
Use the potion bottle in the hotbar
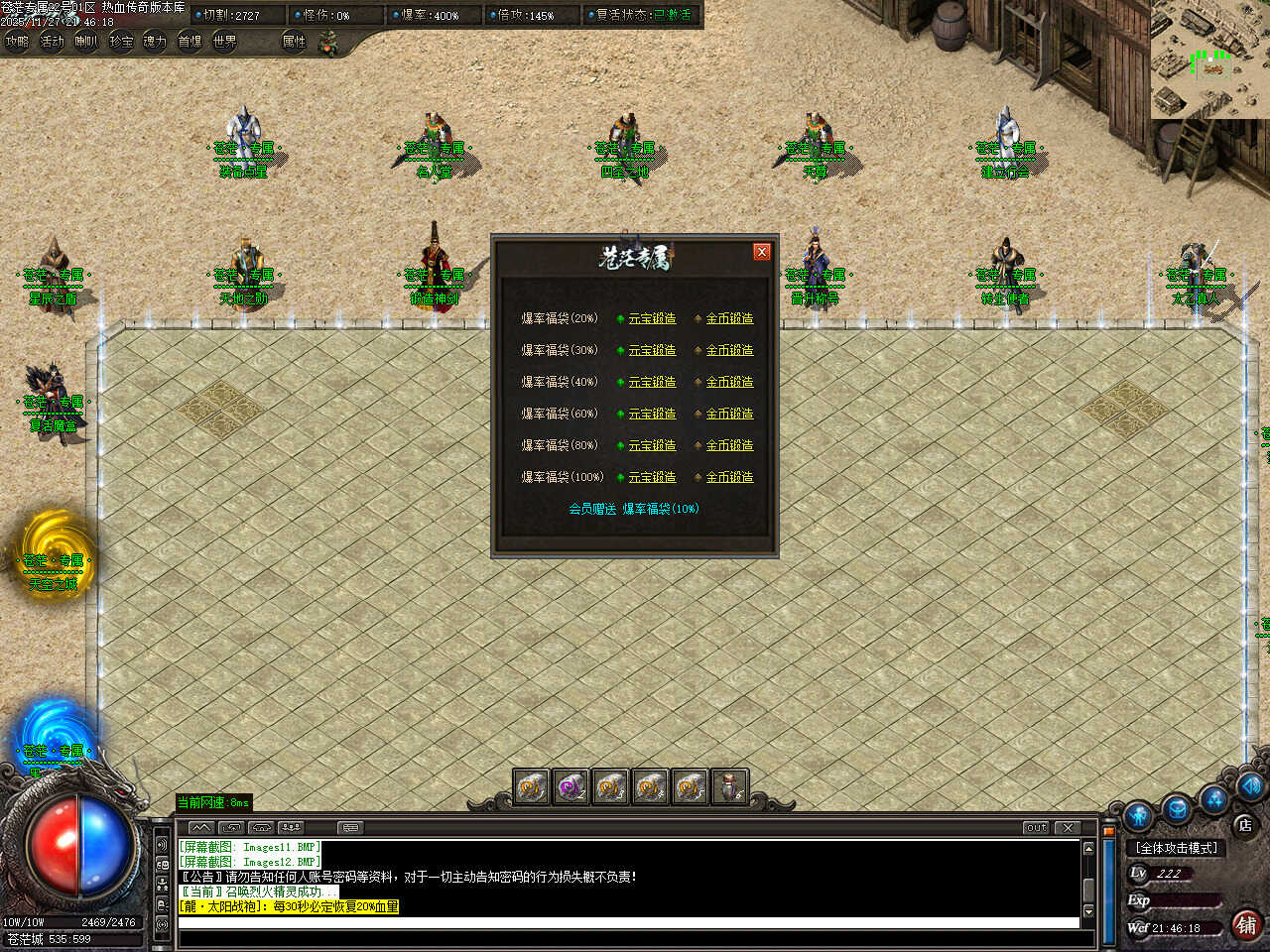click(729, 787)
